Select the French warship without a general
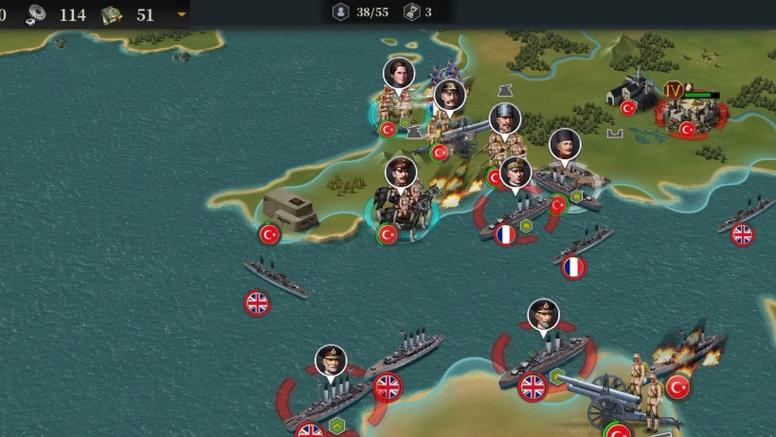 pyautogui.click(x=583, y=245)
